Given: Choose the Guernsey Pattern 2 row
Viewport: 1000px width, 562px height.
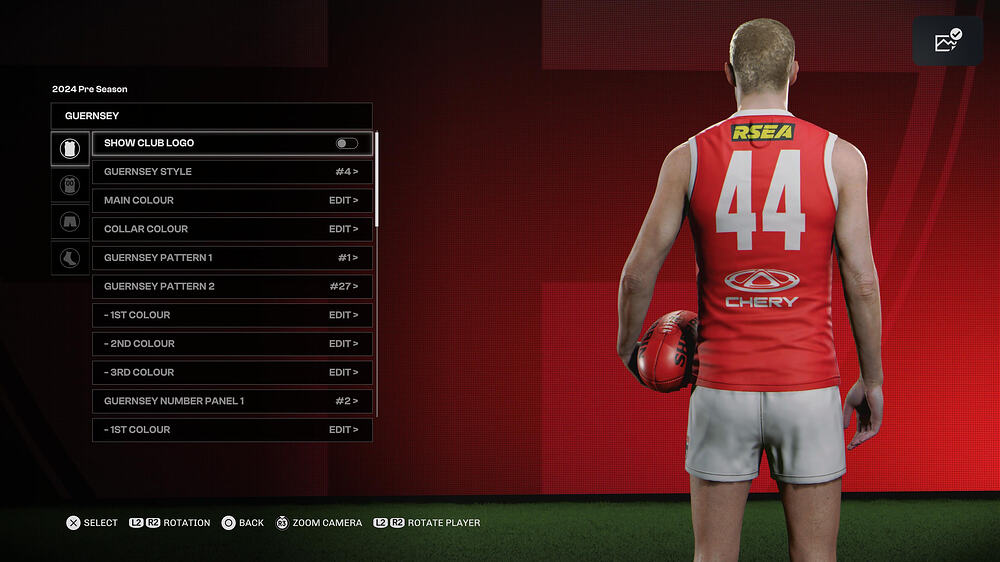Looking at the screenshot, I should 232,287.
